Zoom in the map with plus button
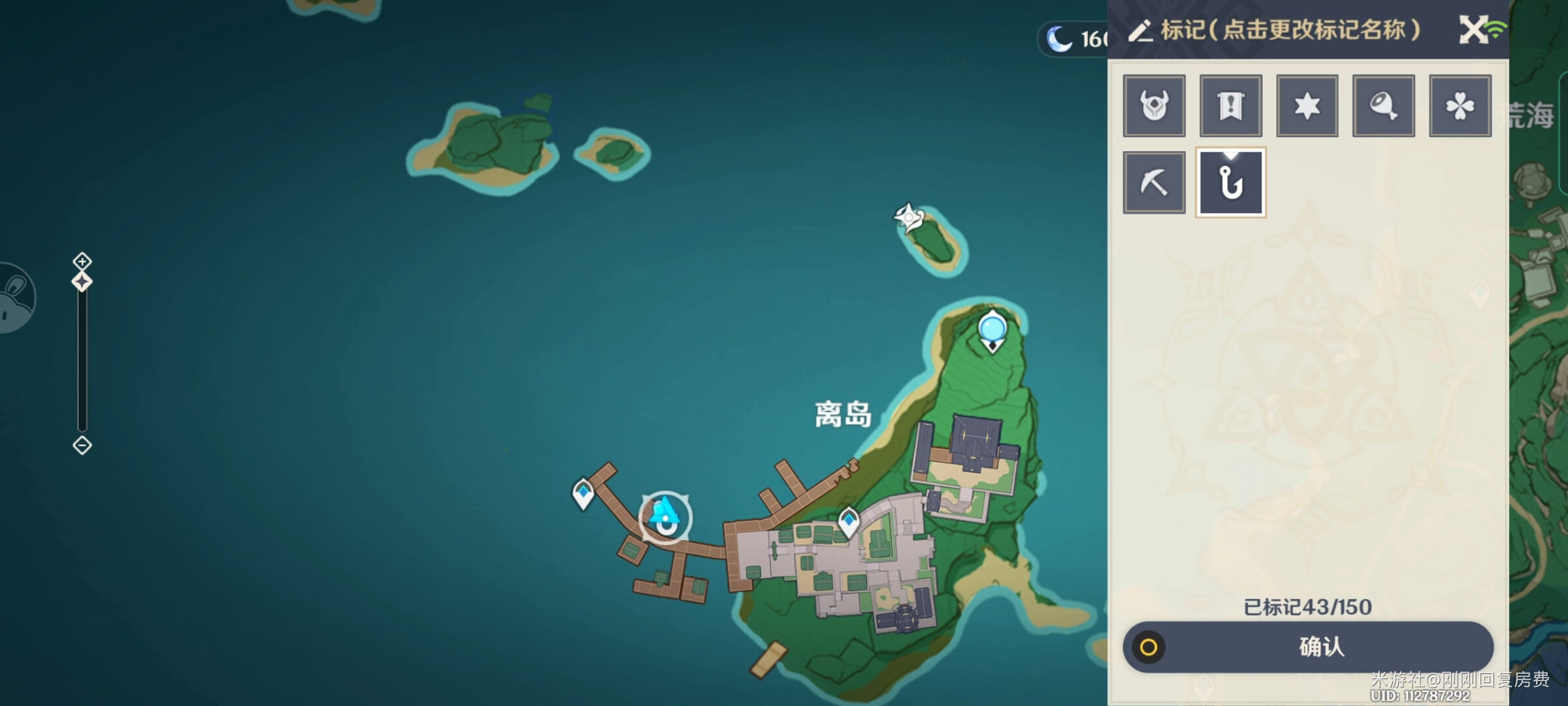Screen dimensions: 1568x706 click(82, 261)
